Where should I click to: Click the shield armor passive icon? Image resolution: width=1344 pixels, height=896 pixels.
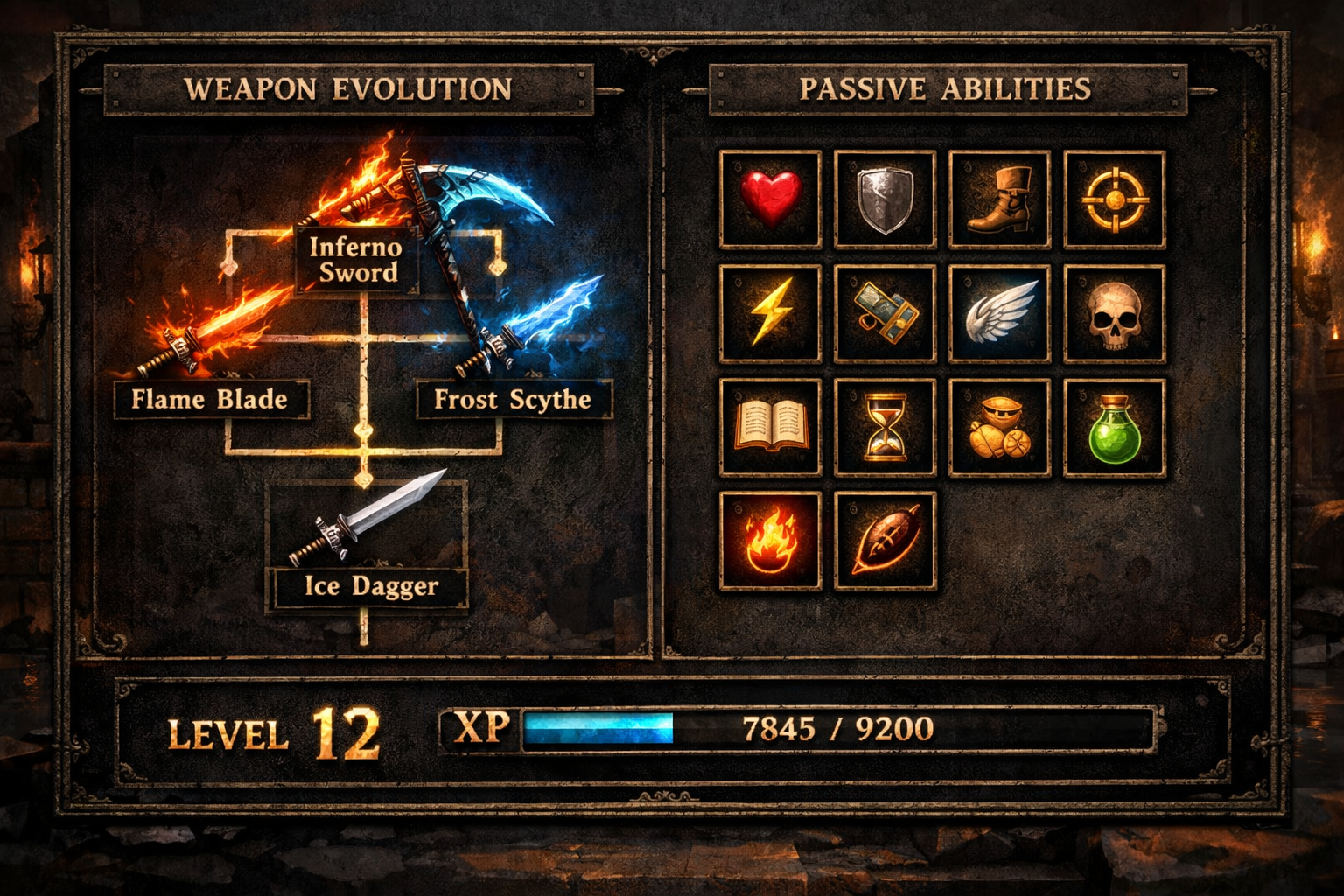pos(885,199)
